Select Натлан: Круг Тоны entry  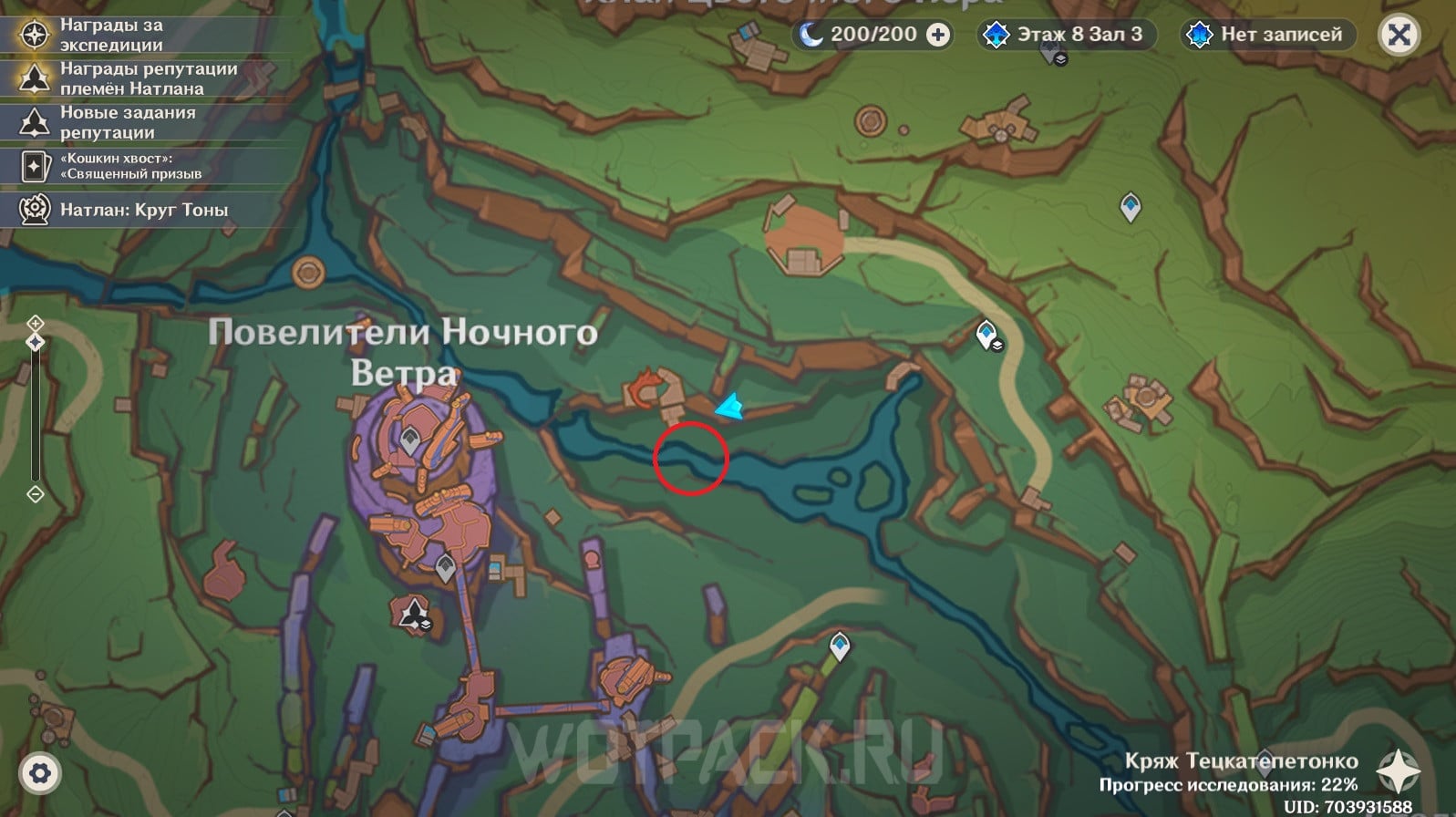coord(143,210)
